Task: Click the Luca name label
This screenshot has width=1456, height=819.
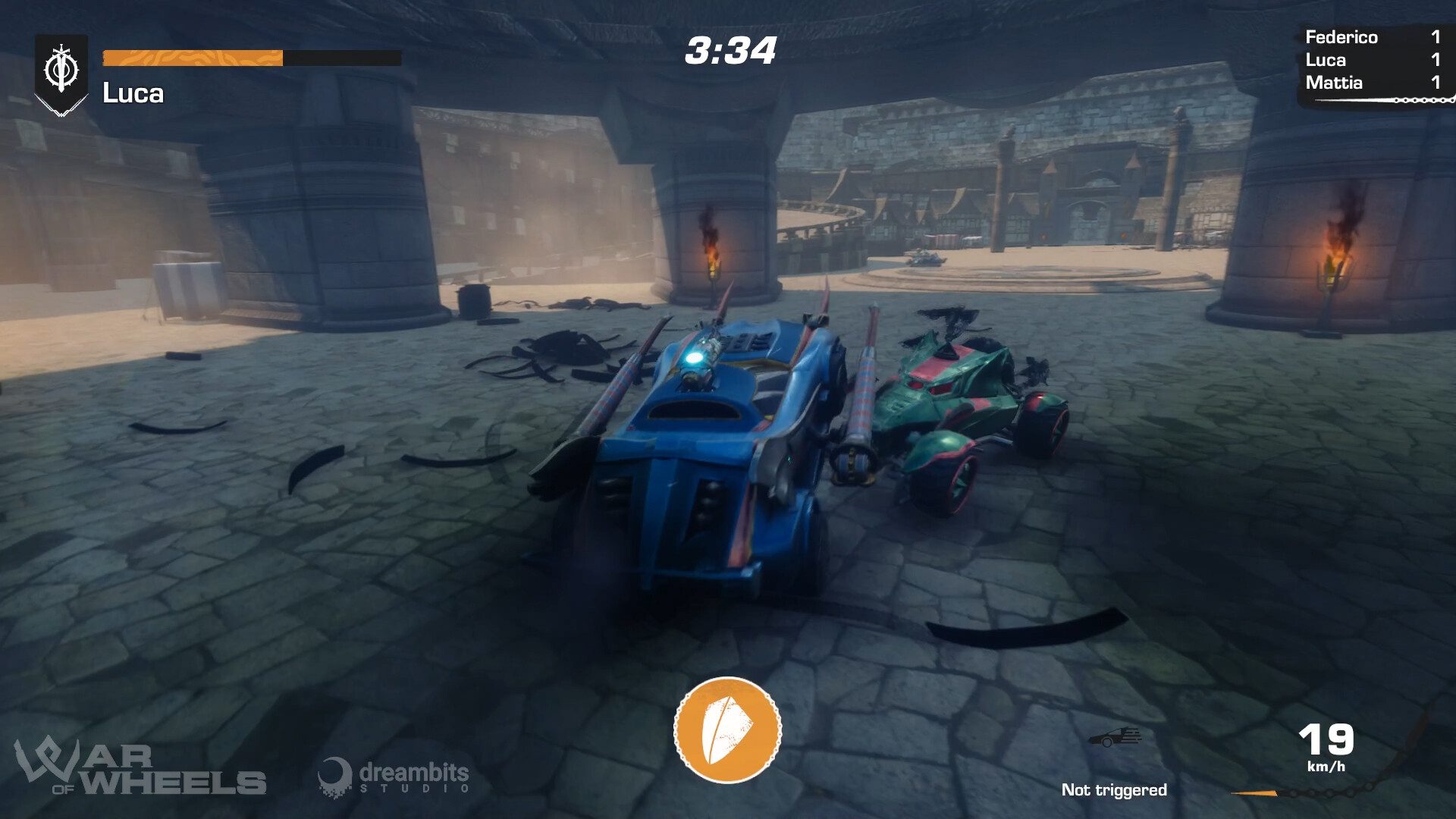Action: point(133,93)
